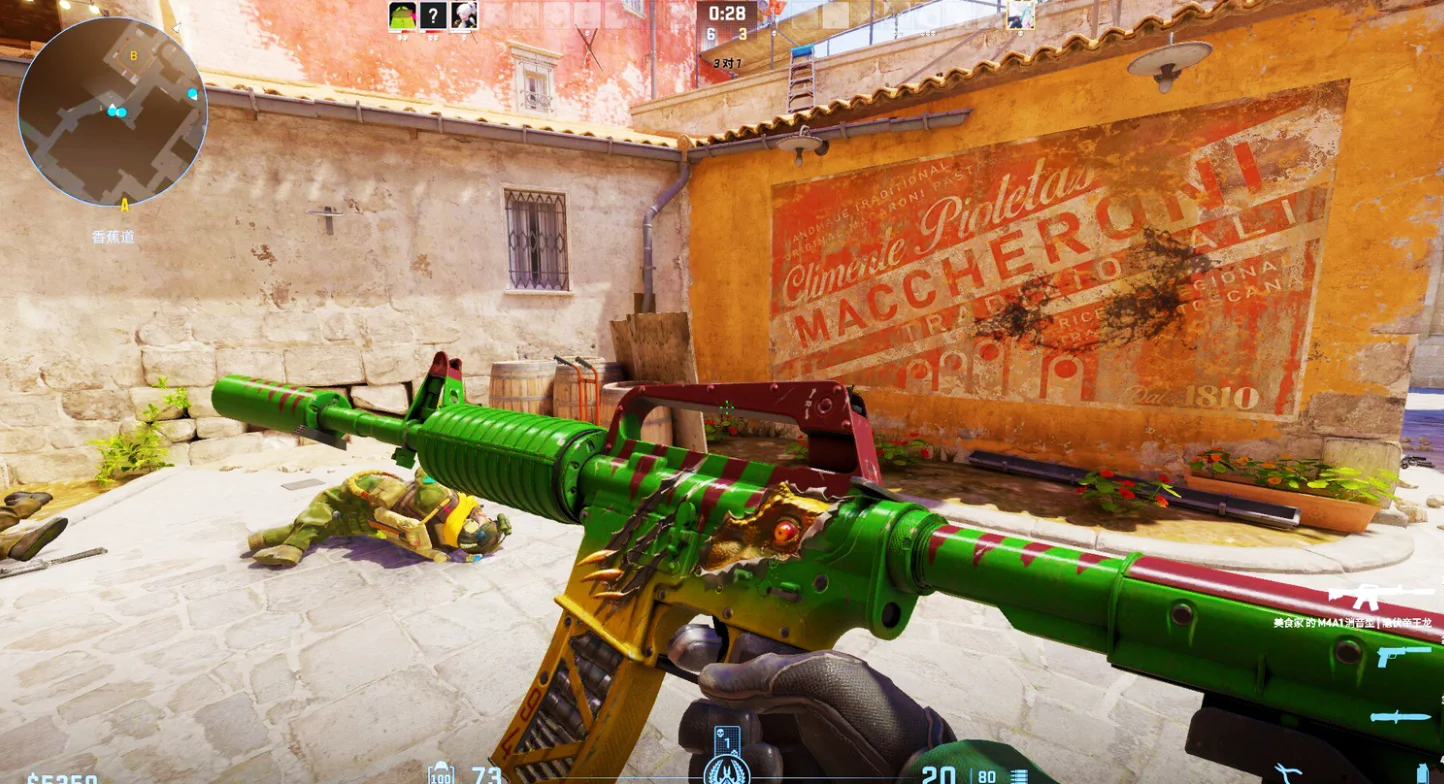Click the white-haired anime teammate avatar

464,15
